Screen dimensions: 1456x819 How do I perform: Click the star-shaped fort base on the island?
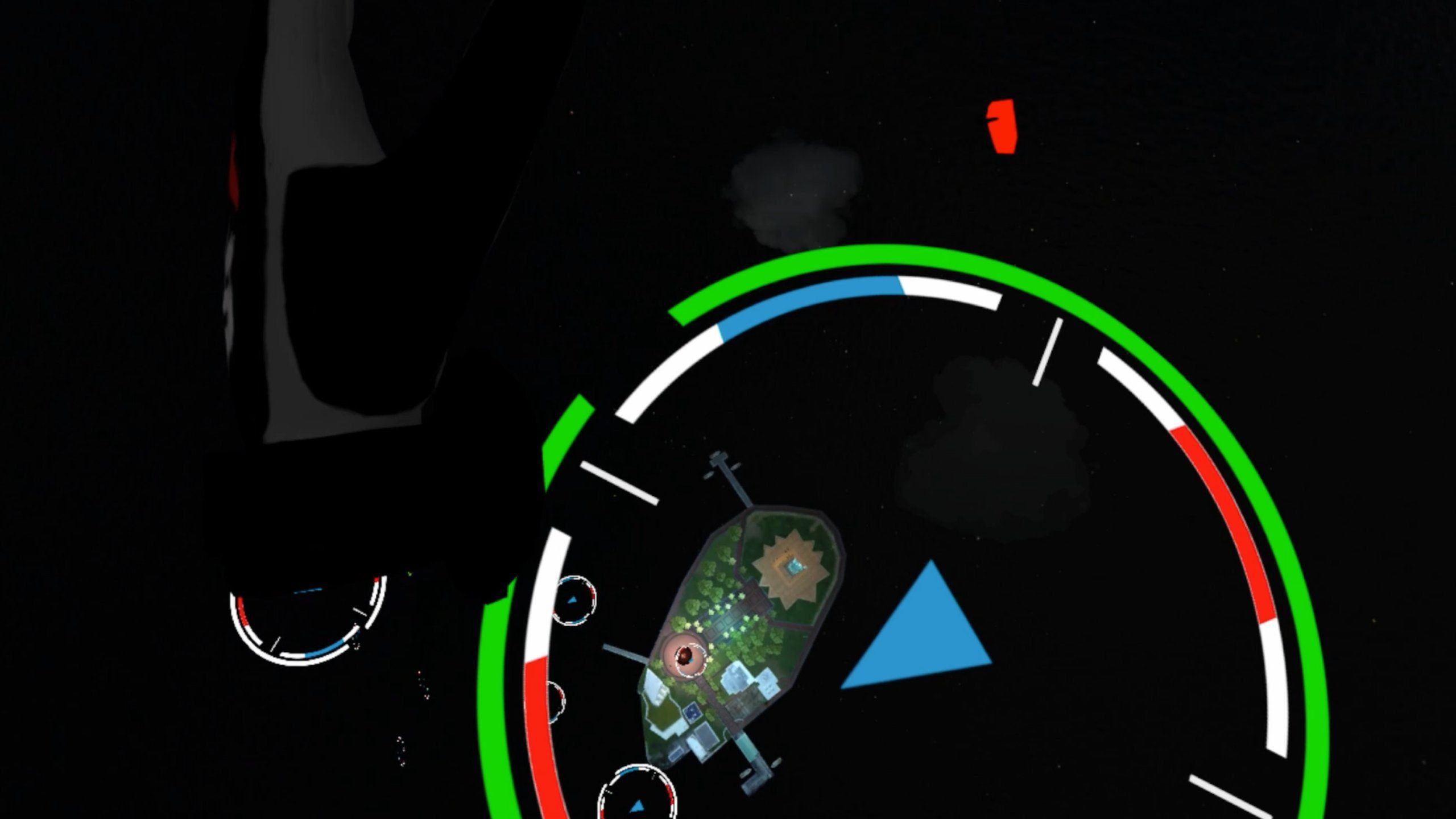click(792, 569)
